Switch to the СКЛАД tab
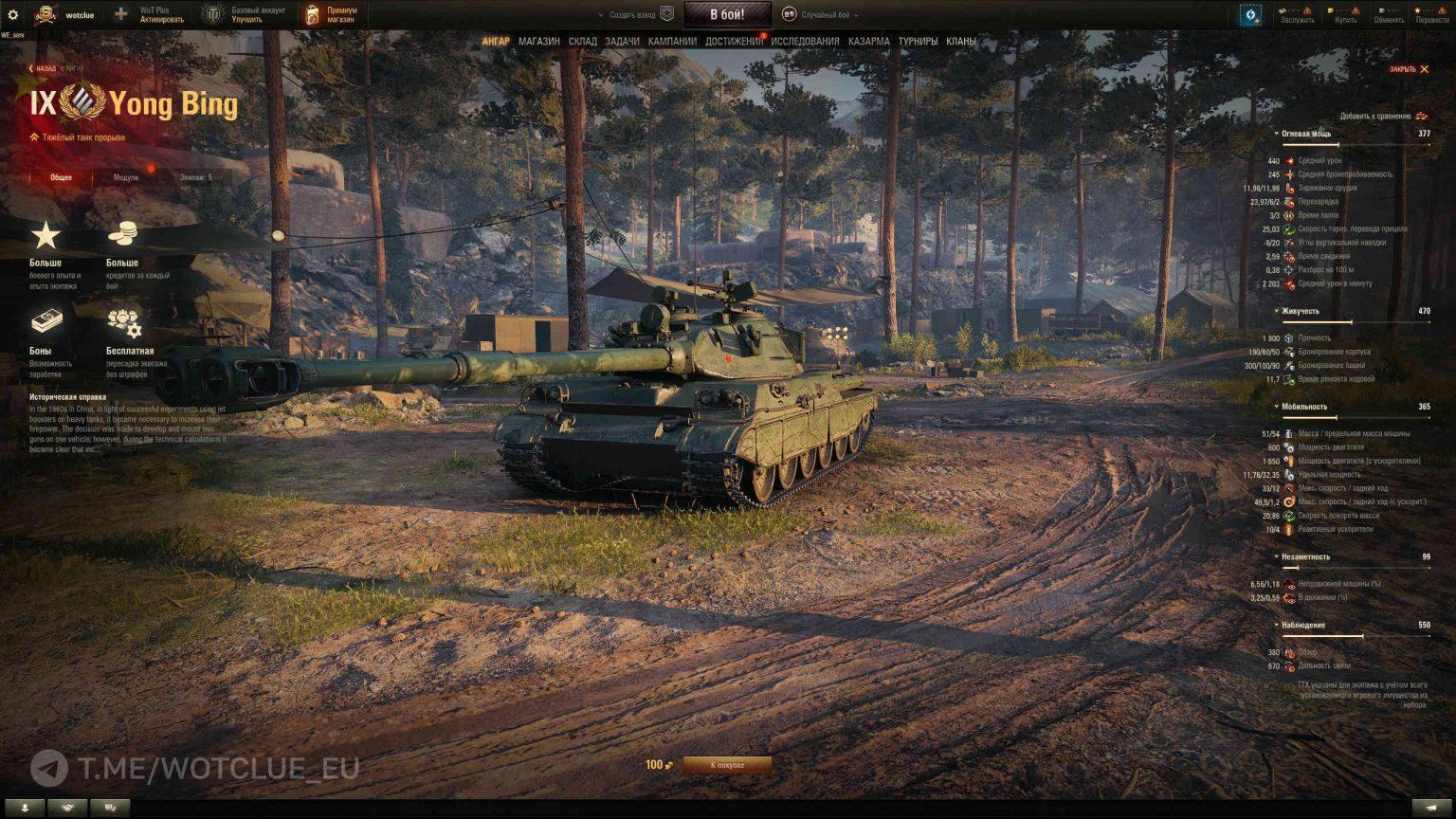The height and width of the screenshot is (819, 1456). 582,42
